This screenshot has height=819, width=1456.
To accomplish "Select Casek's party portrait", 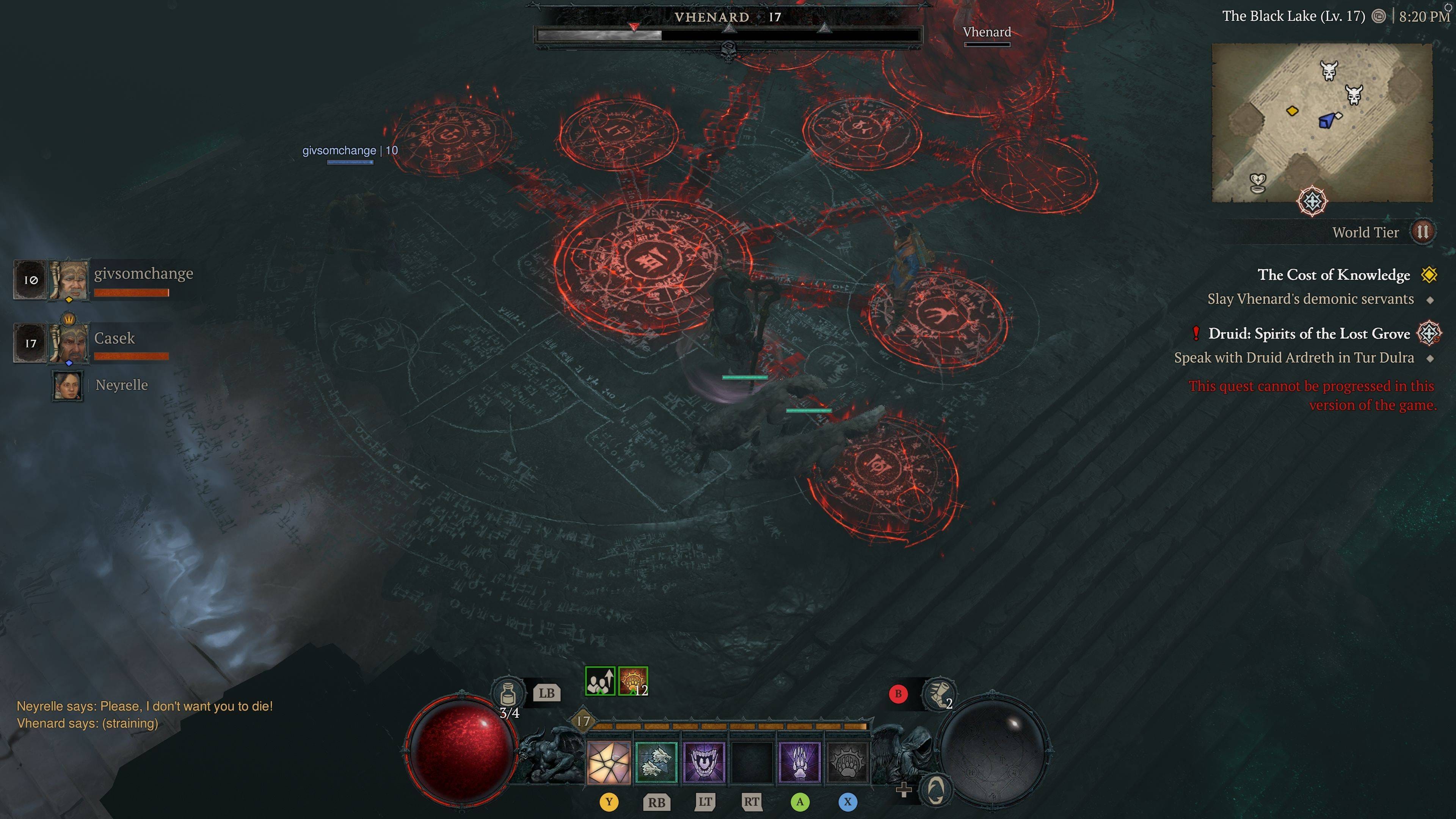I will [69, 342].
